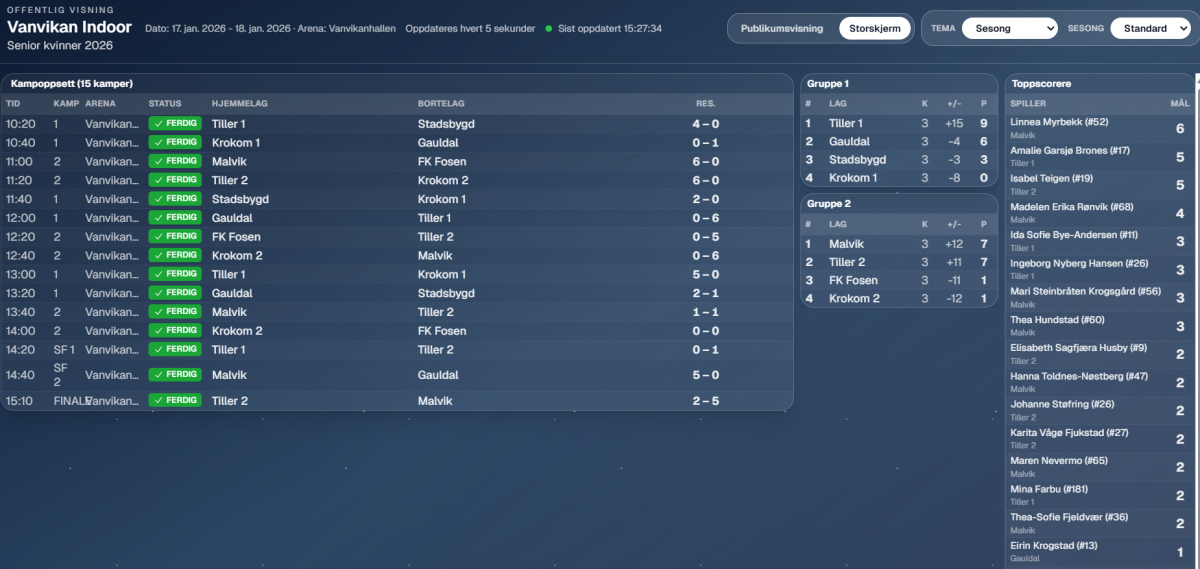Click the HJEMMELAG column header
Viewport: 1200px width, 569px height.
[239, 103]
